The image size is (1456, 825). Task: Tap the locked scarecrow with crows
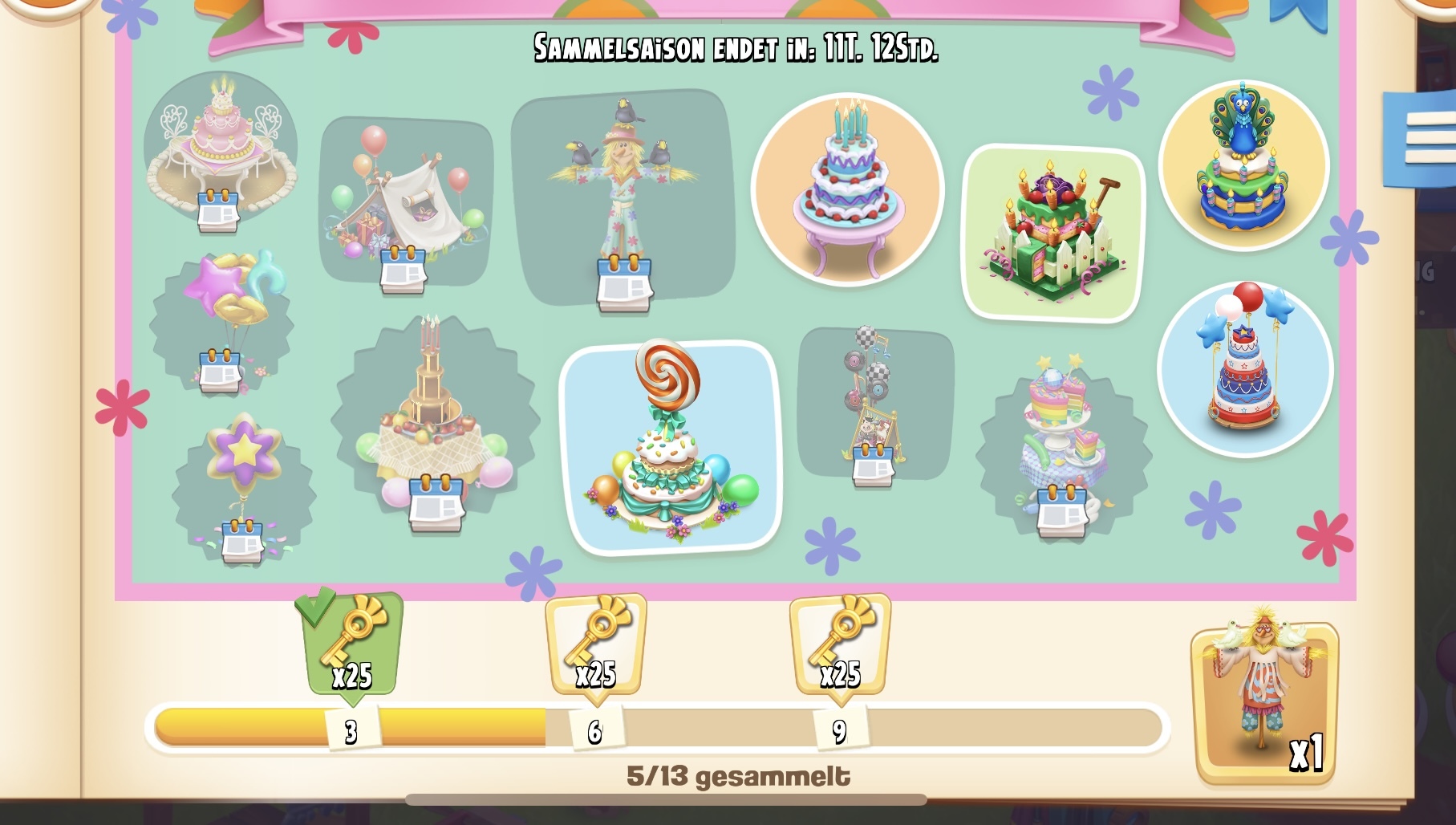pyautogui.click(x=623, y=197)
